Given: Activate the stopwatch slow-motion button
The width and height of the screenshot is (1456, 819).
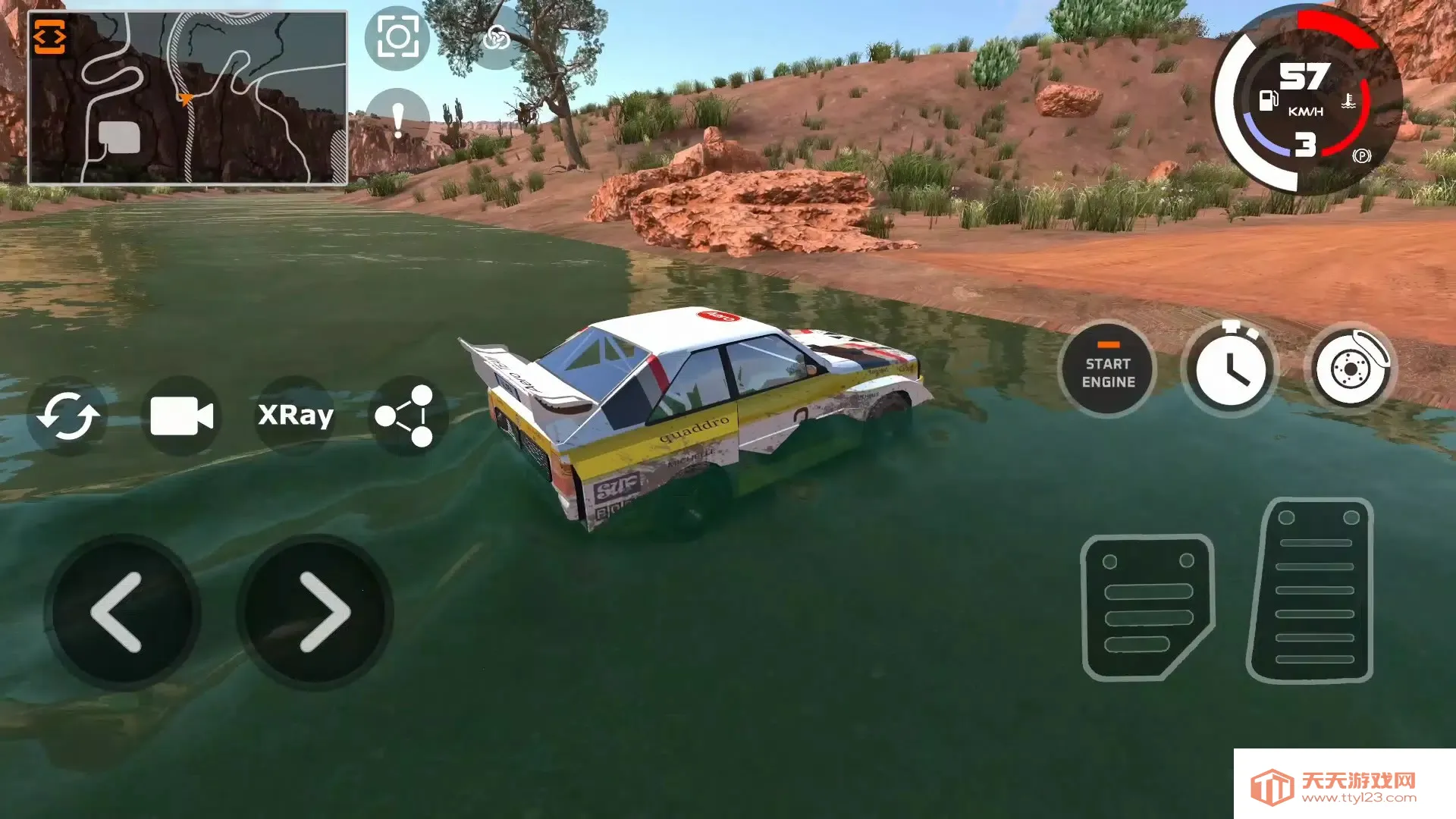Looking at the screenshot, I should (x=1229, y=370).
